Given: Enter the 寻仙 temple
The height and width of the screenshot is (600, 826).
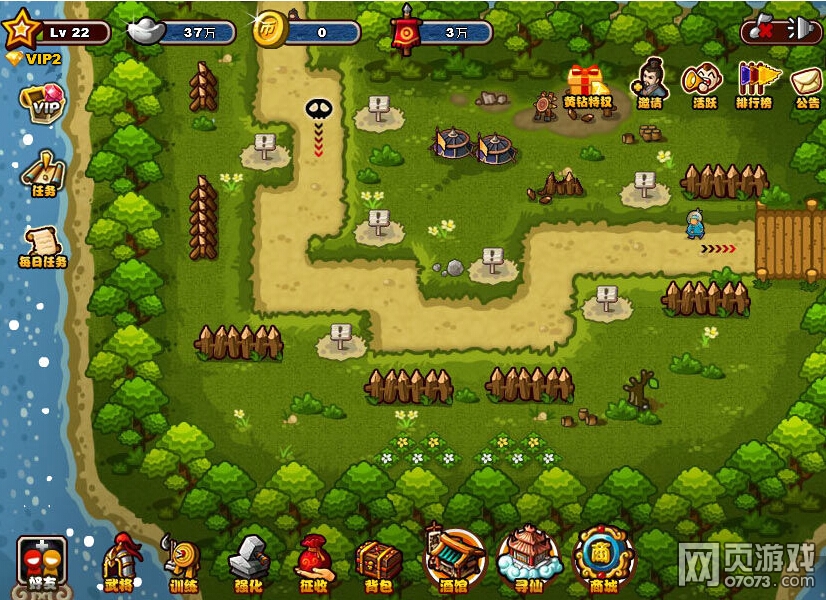Looking at the screenshot, I should (529, 557).
